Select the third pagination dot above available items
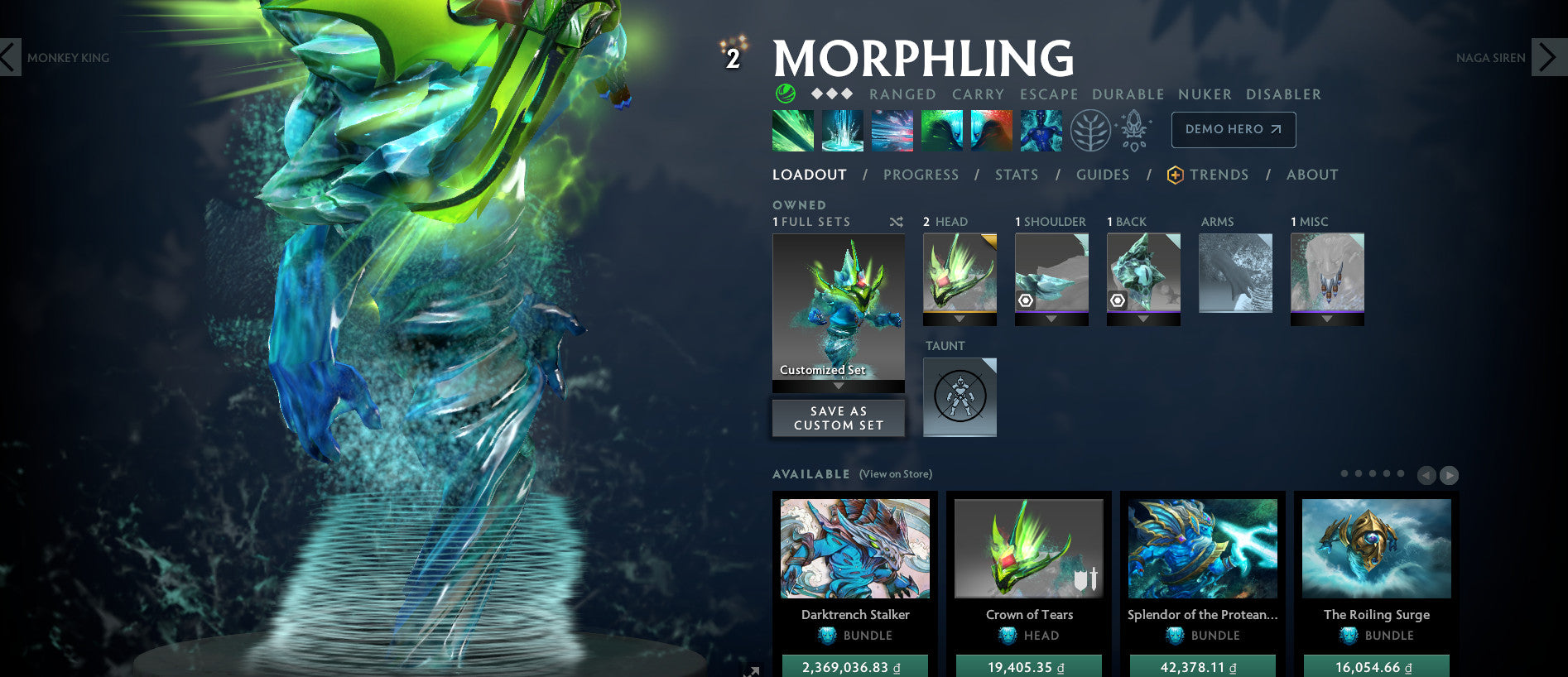 [x=1372, y=475]
